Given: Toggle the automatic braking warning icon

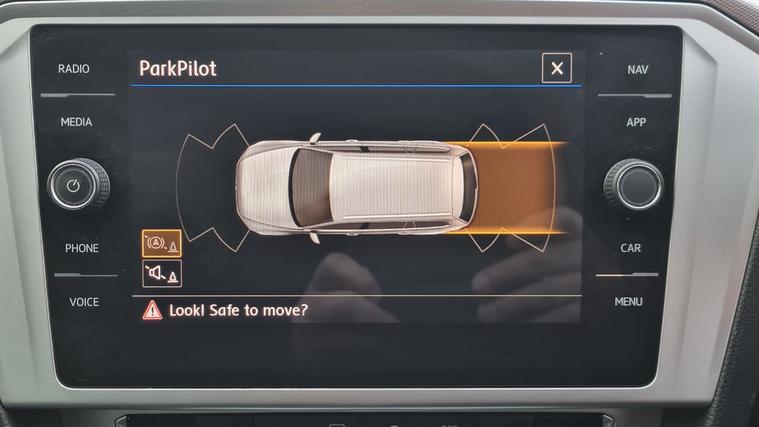Looking at the screenshot, I should point(161,244).
